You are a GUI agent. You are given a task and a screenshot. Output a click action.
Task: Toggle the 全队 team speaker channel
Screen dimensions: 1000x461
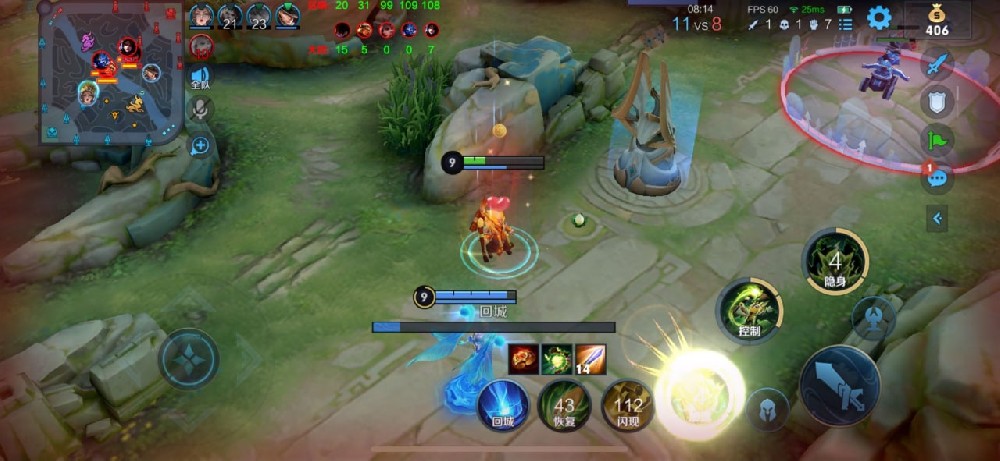[201, 78]
